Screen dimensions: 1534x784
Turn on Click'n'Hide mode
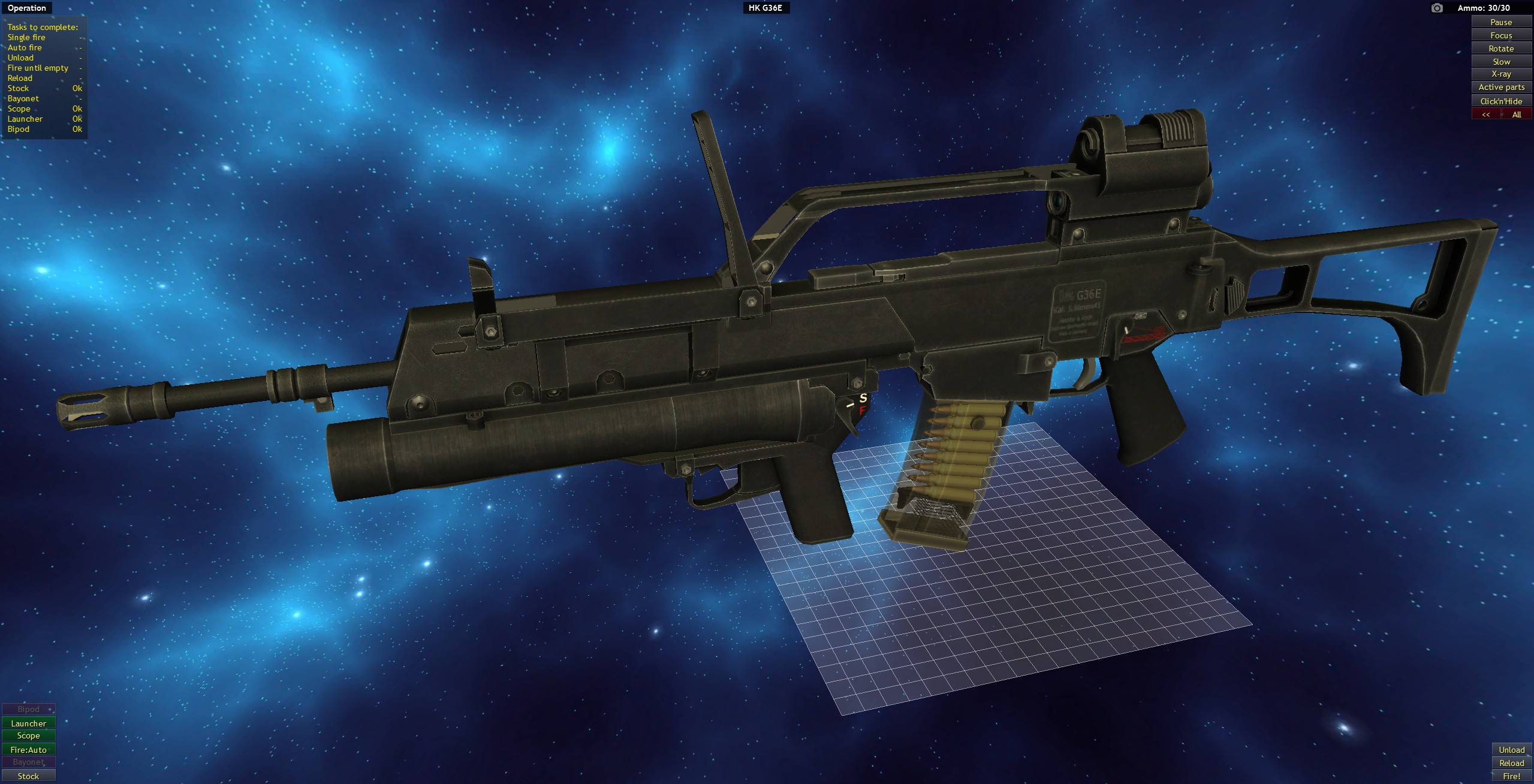(1501, 101)
